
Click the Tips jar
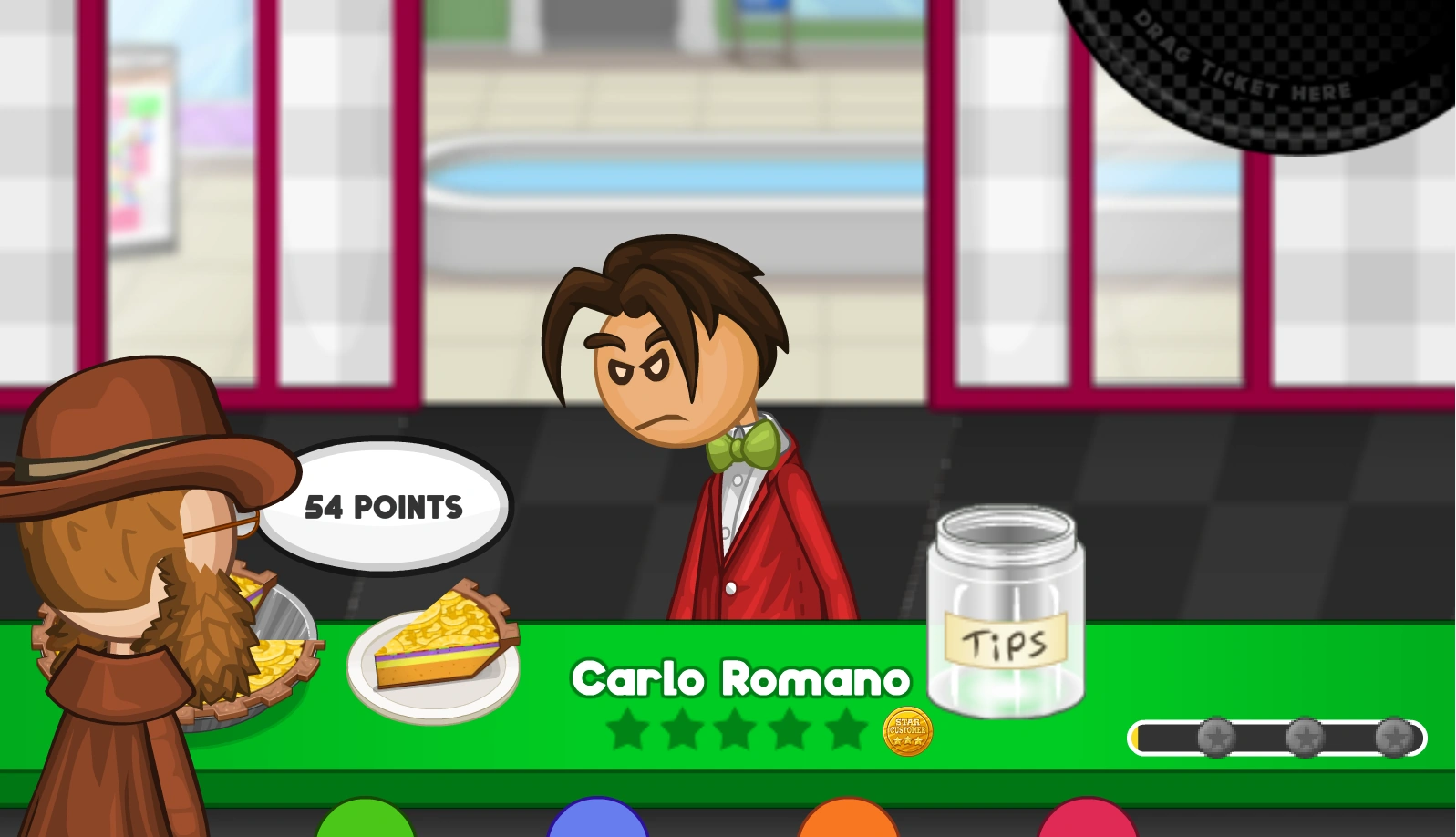(1006, 611)
